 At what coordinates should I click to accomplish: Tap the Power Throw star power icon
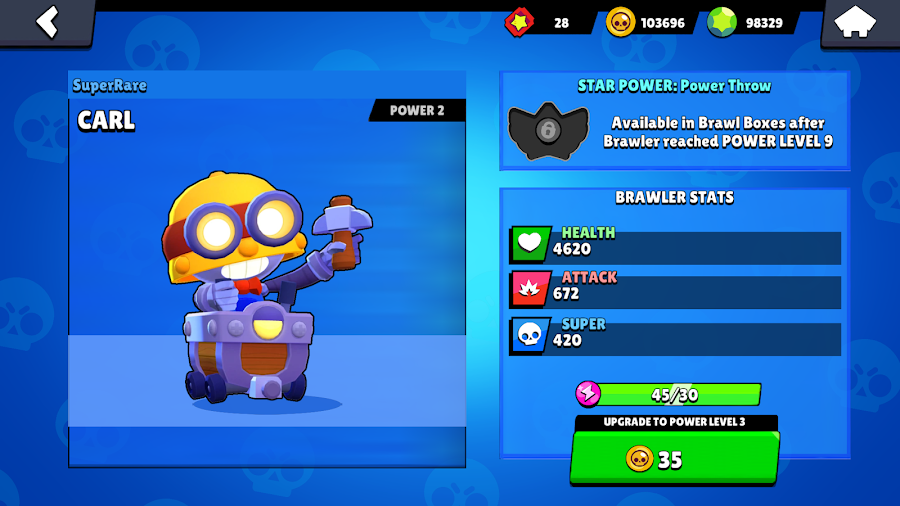coord(548,133)
